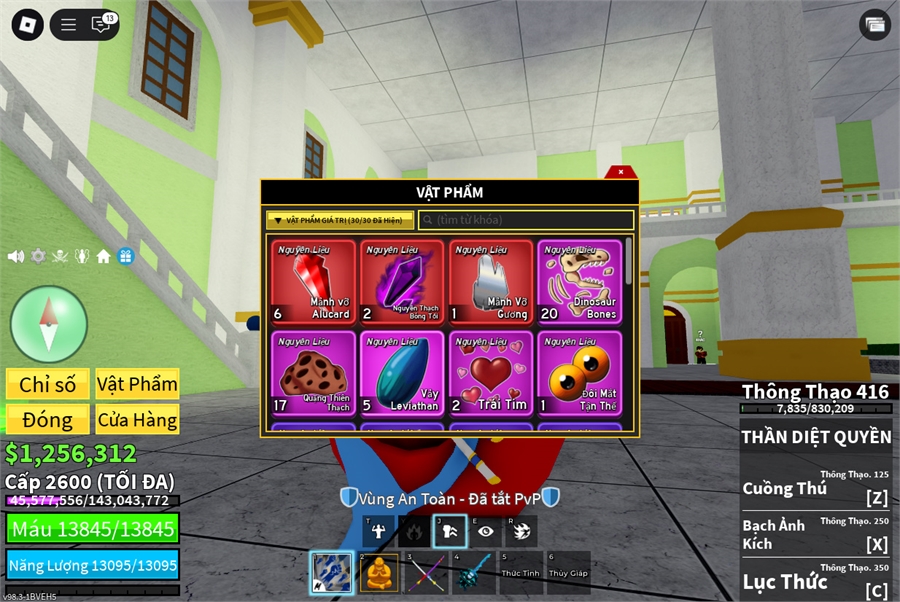Toggle the sound speaker icon
Viewport: 900px width, 602px height.
click(16, 256)
